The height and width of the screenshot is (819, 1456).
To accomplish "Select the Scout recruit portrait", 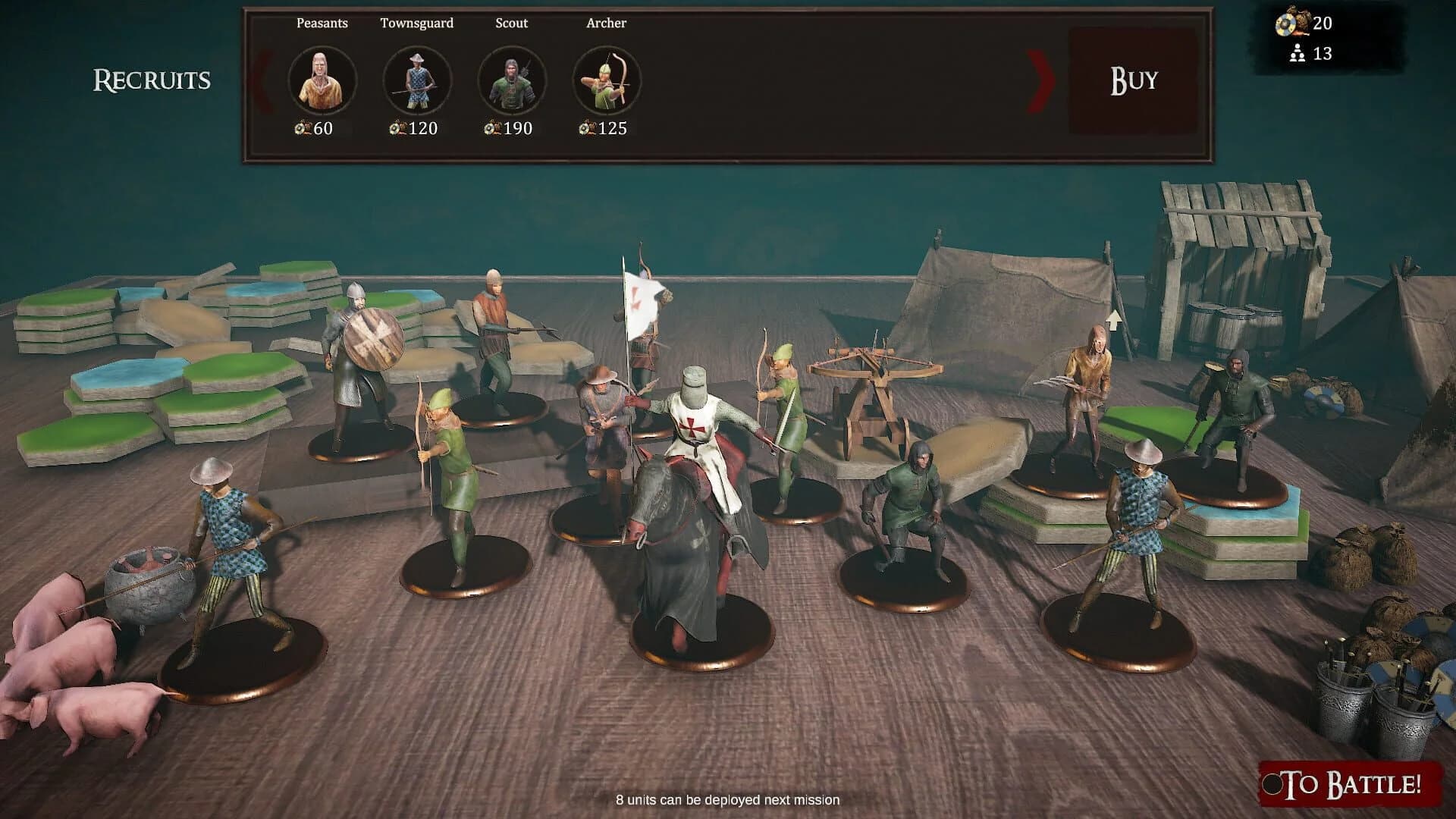I will [510, 79].
